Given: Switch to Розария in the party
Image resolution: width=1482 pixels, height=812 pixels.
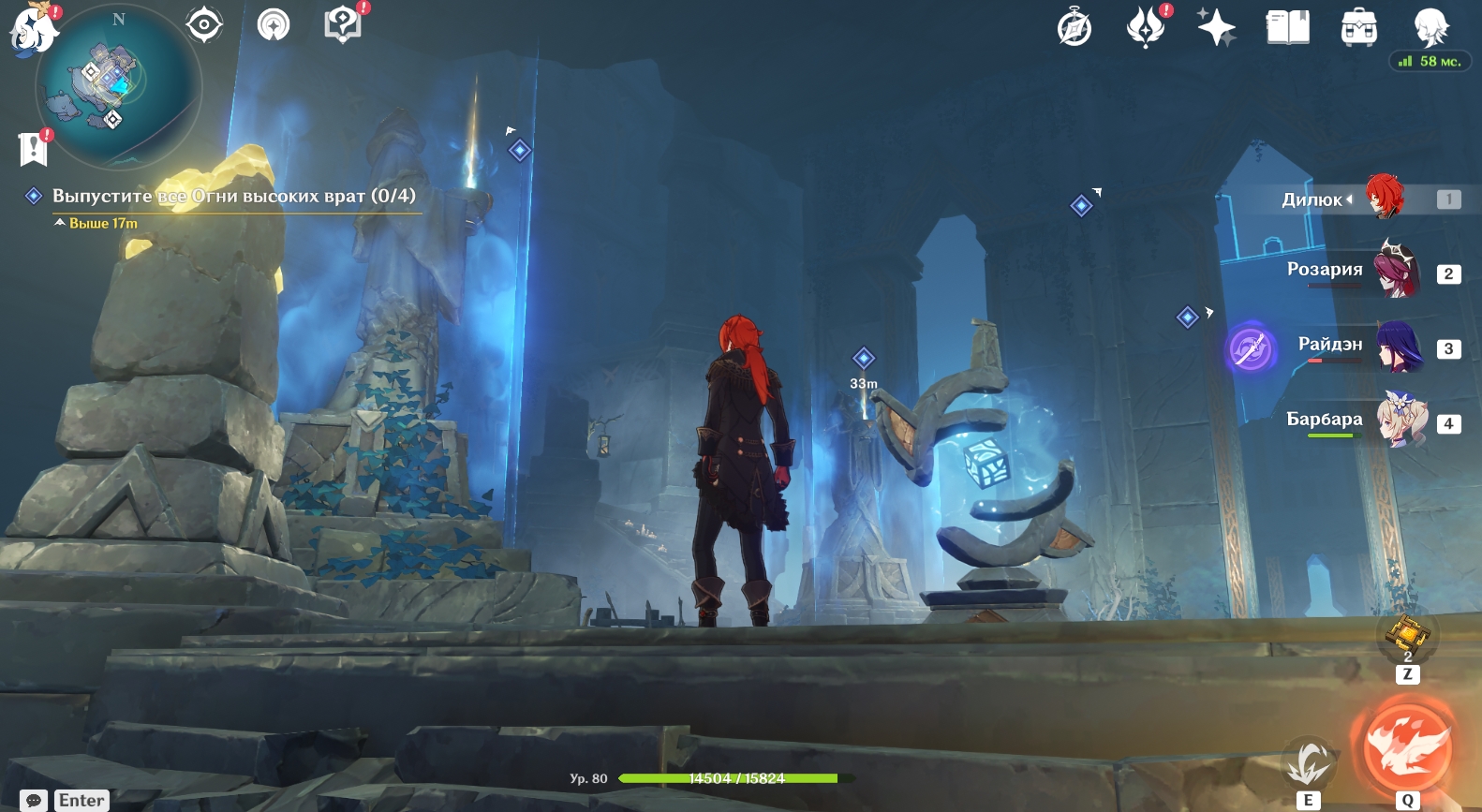Looking at the screenshot, I should click(1397, 271).
